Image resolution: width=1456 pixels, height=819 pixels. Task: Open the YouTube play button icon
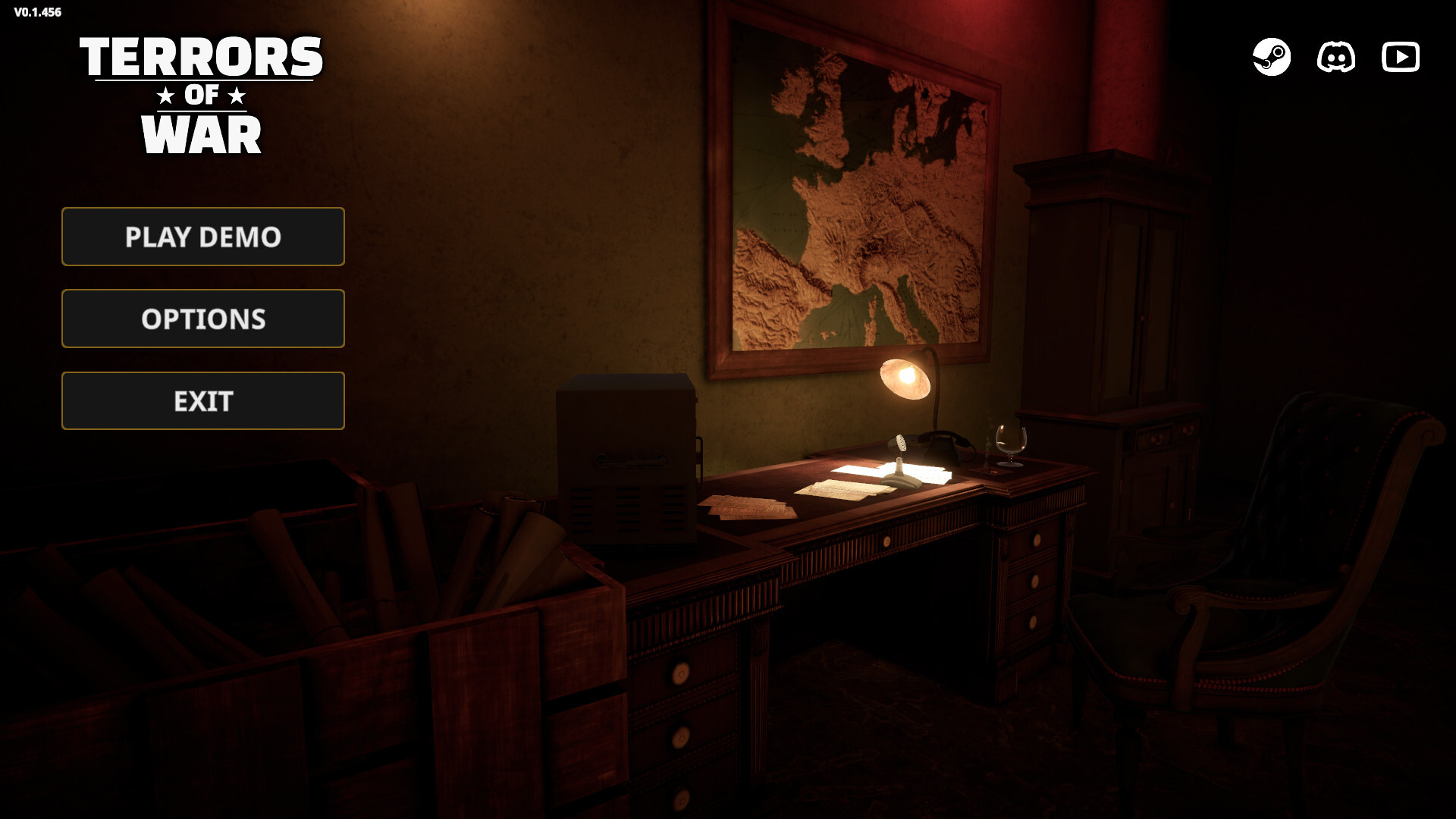pos(1401,56)
